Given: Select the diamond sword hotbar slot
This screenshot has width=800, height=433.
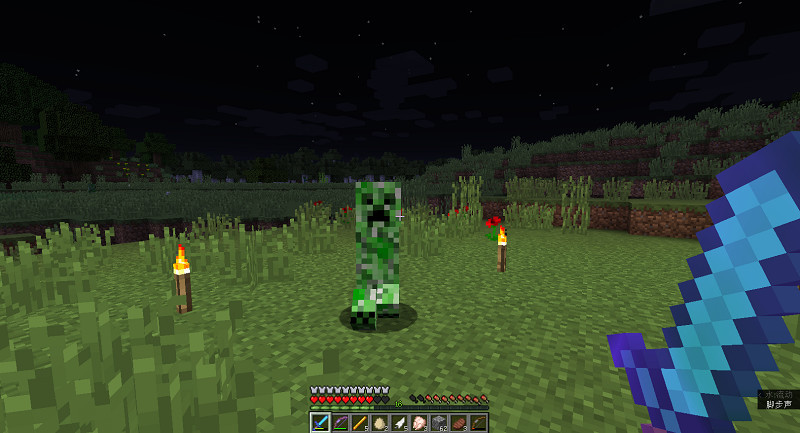Looking at the screenshot, I should pos(320,423).
